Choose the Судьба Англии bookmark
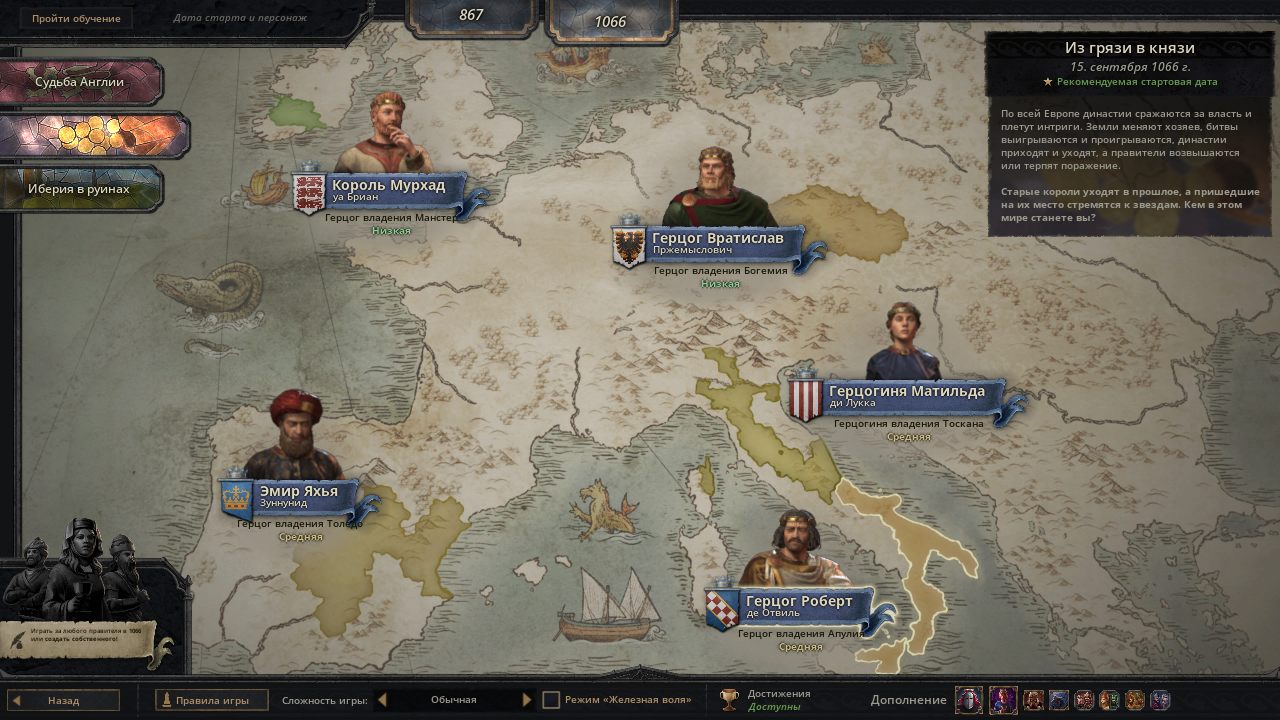 [80, 82]
